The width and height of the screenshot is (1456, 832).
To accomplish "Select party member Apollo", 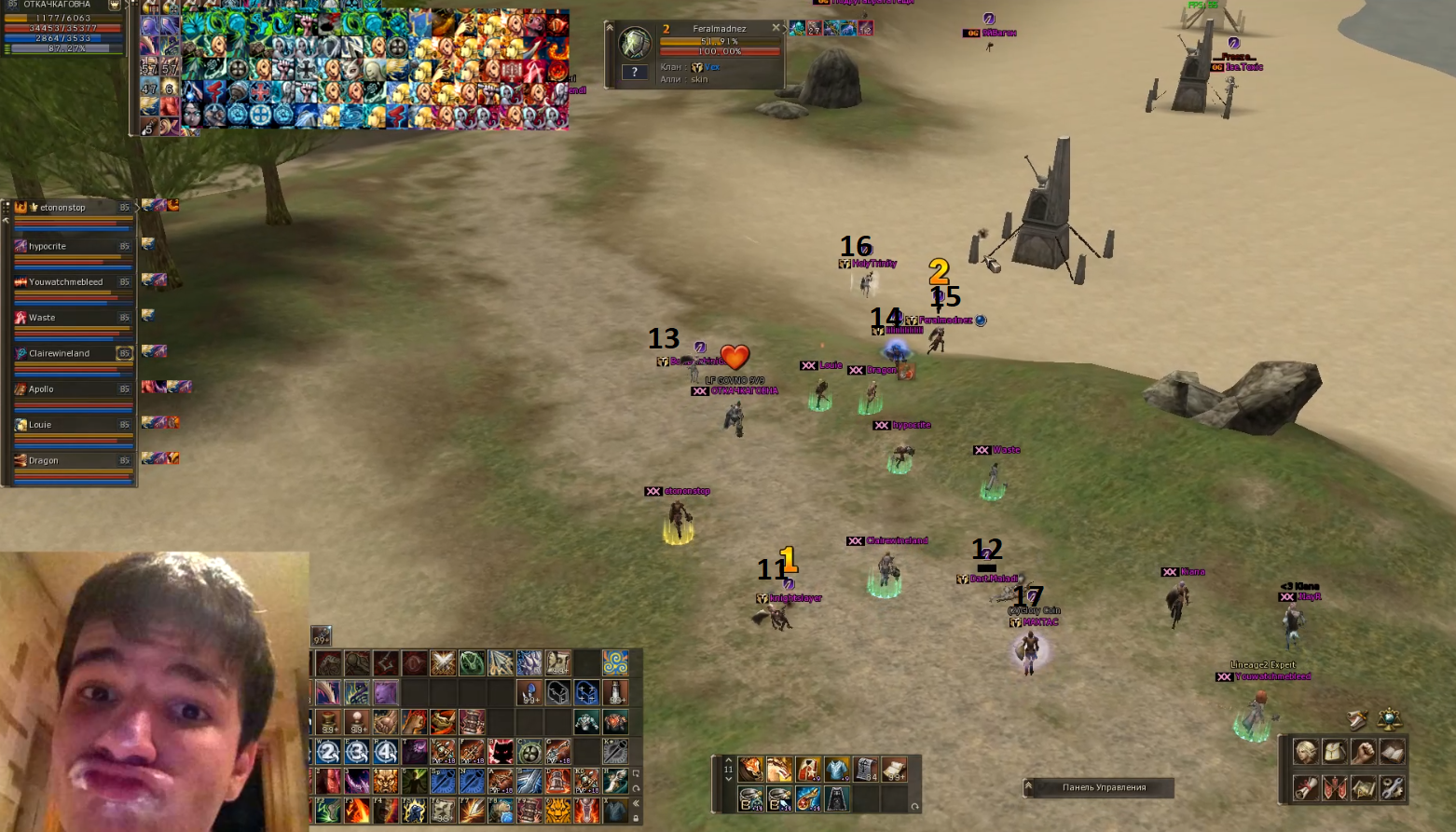I will (71, 389).
